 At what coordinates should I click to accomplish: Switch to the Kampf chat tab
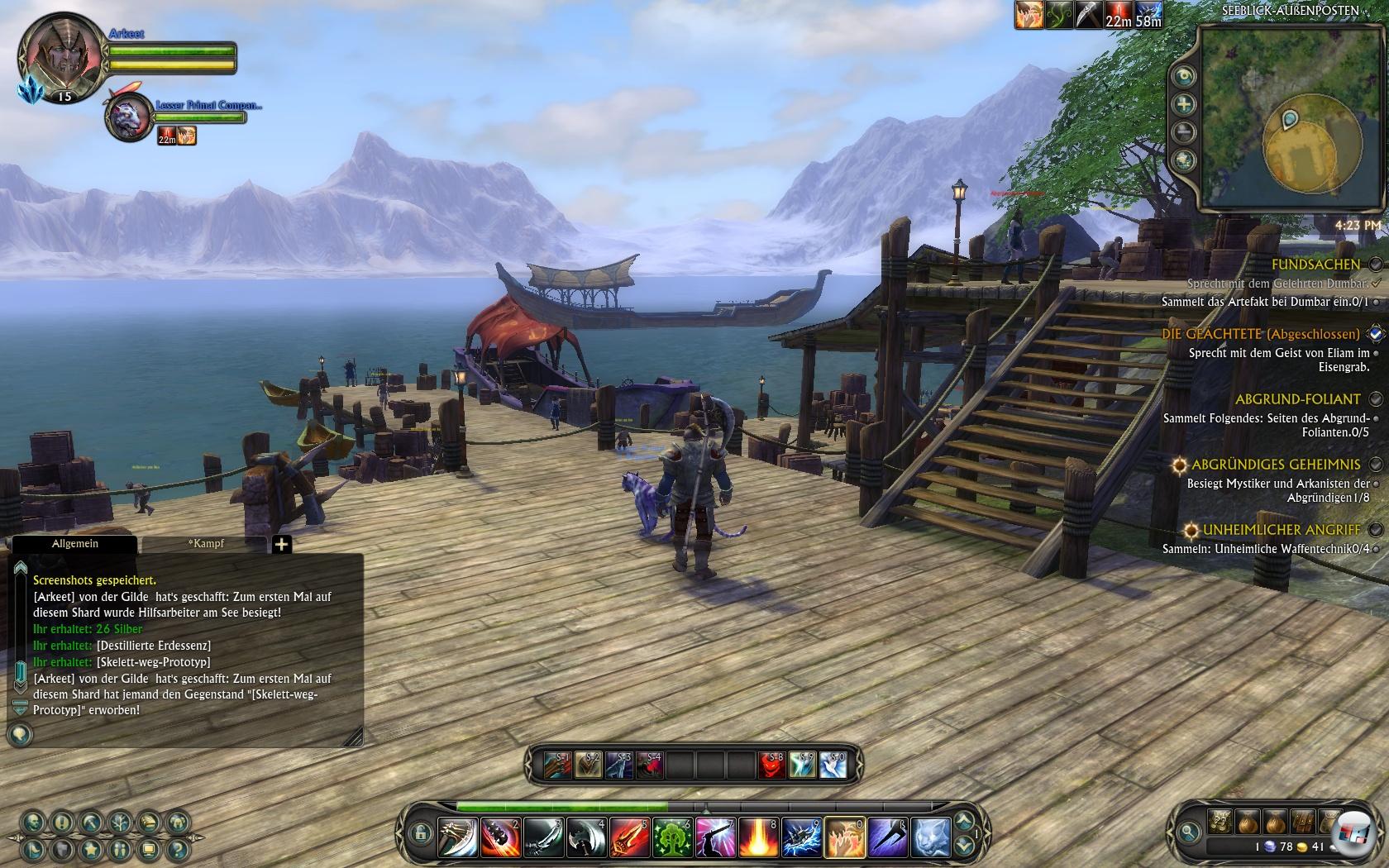(206, 544)
